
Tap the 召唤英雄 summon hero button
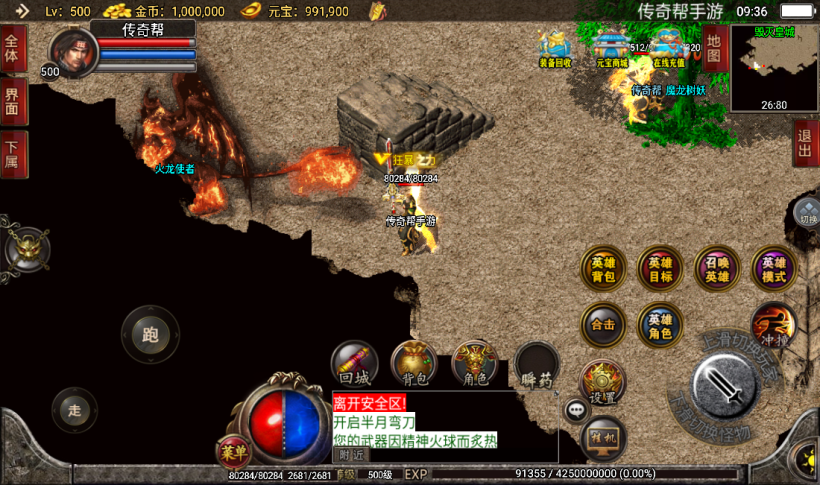(x=718, y=268)
